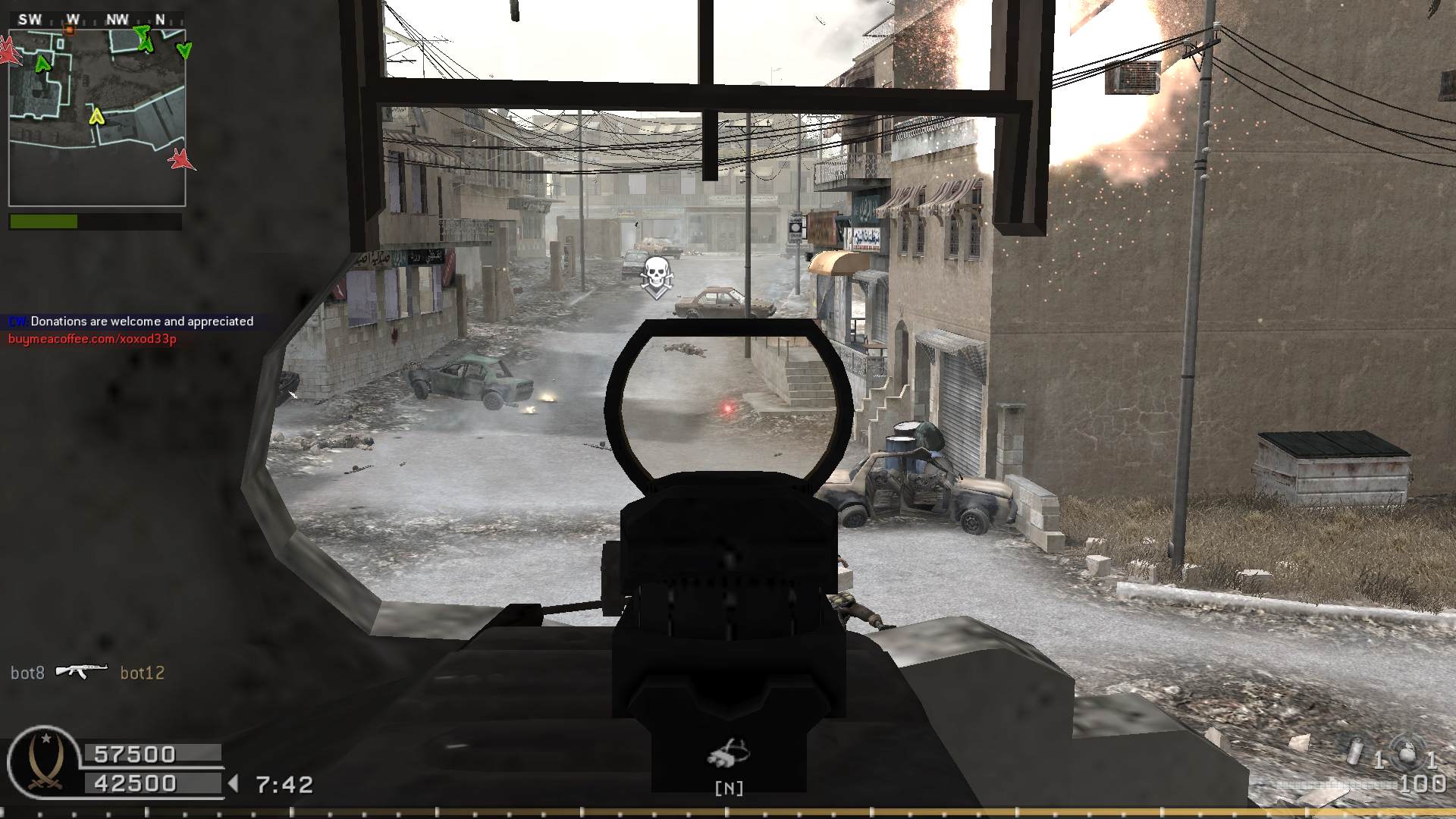Select the yellow player arrow on minimap
The height and width of the screenshot is (819, 1456).
96,116
